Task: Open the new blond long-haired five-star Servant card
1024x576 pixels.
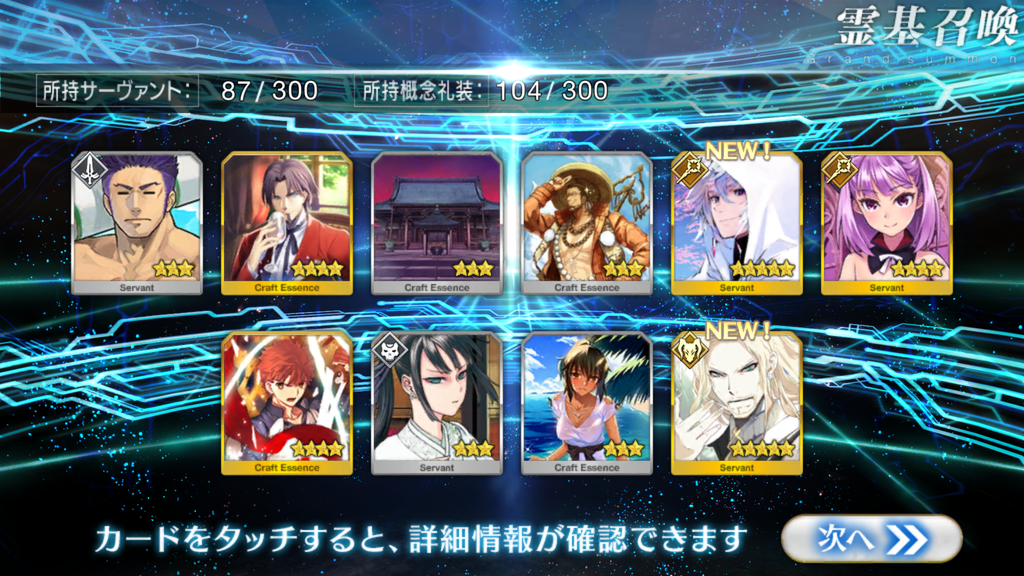Action: pos(737,402)
